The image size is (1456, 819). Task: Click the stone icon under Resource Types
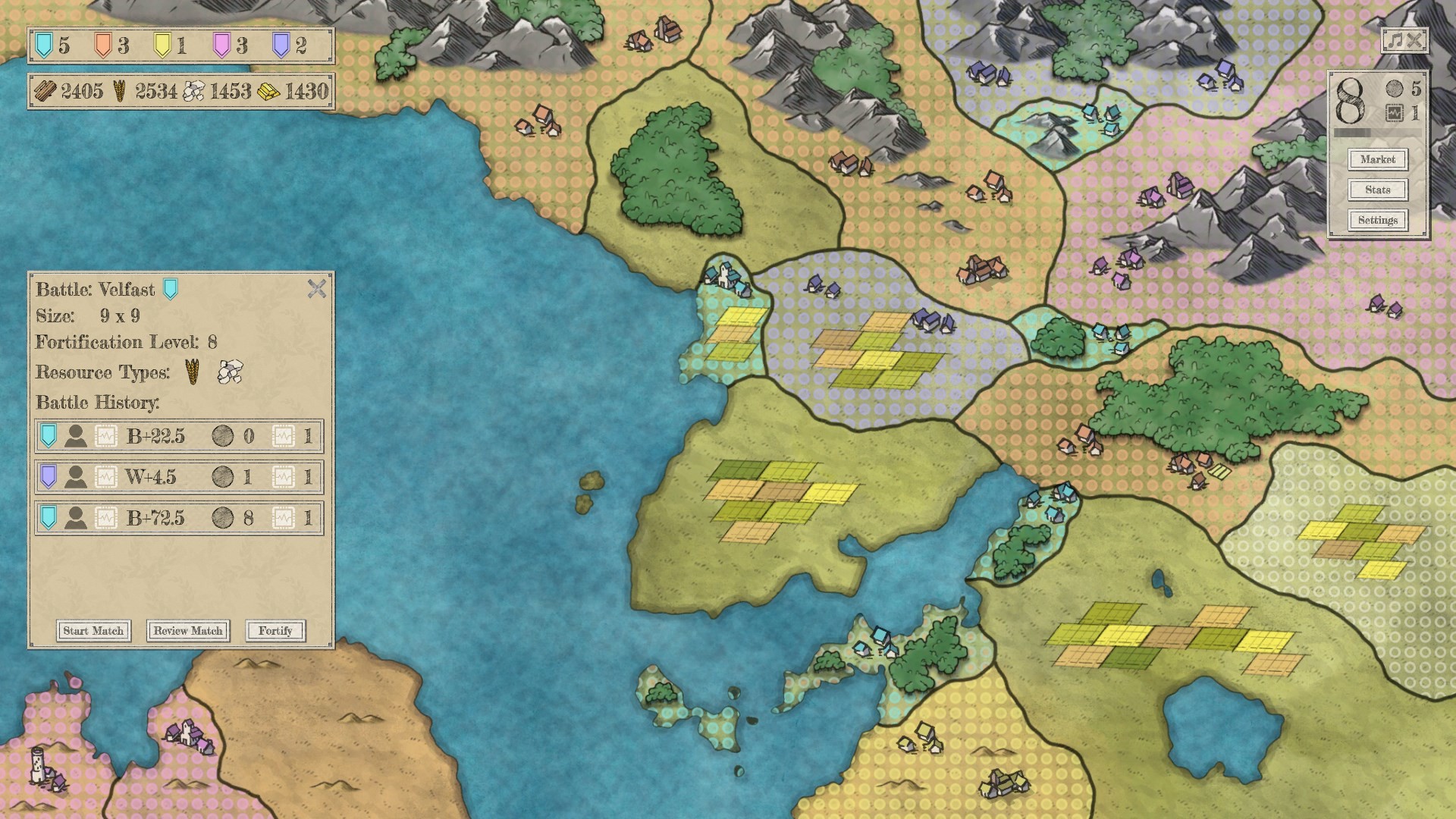pos(230,371)
